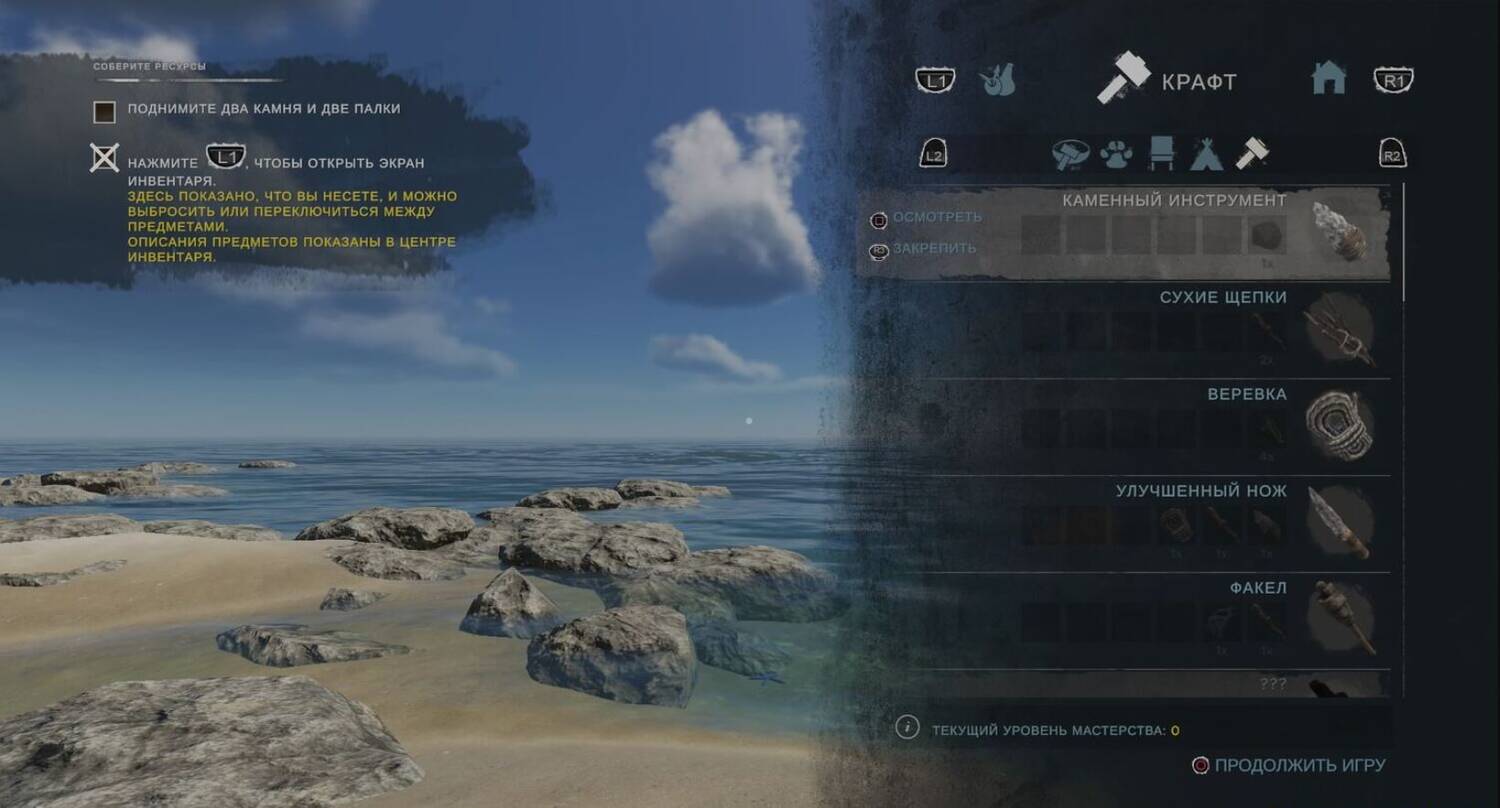Screen dimensions: 1500x808
Task: Open the inventory tab with the bag icon
Action: [x=997, y=81]
